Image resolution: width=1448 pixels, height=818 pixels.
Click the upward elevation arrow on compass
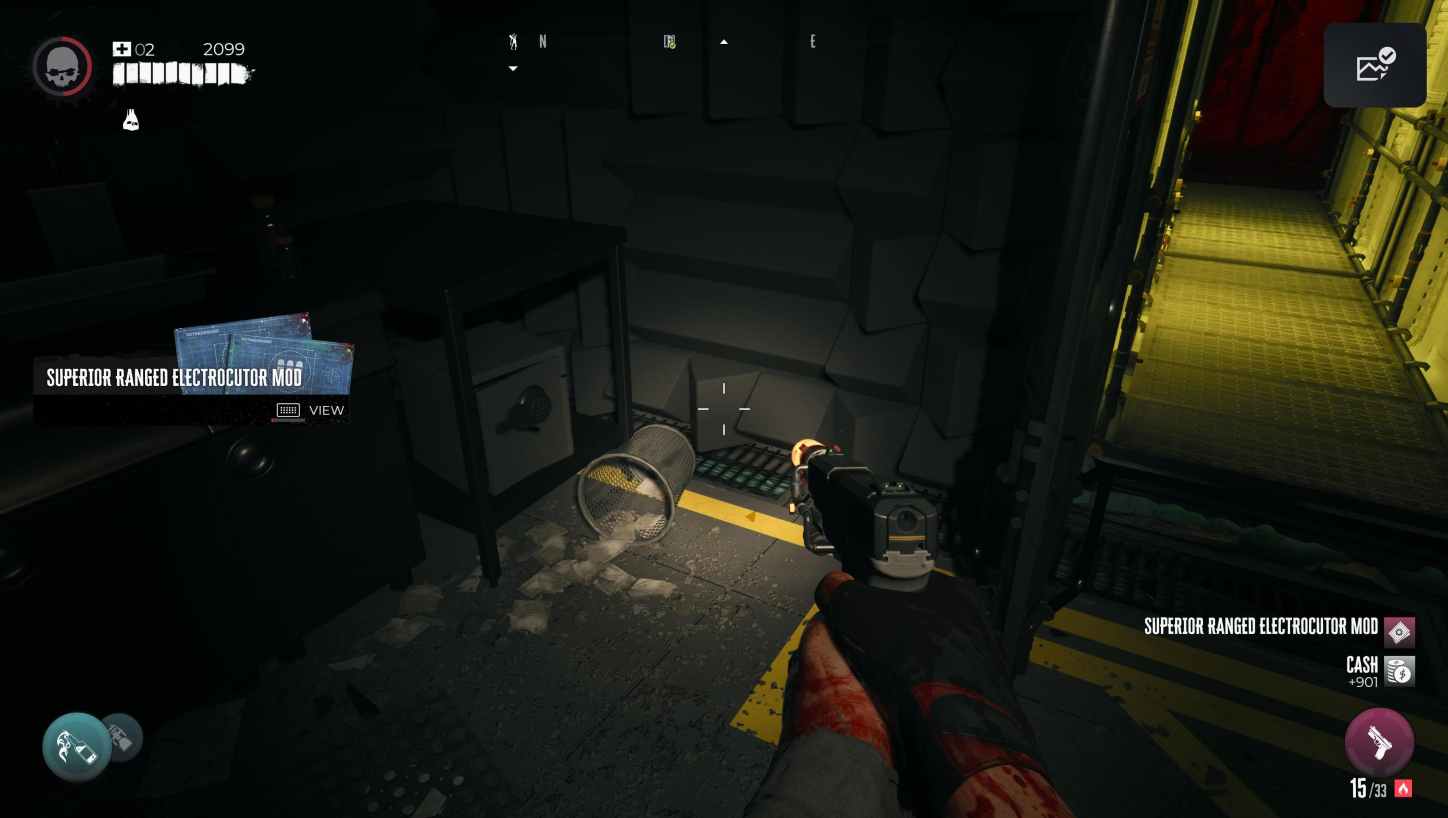click(723, 41)
